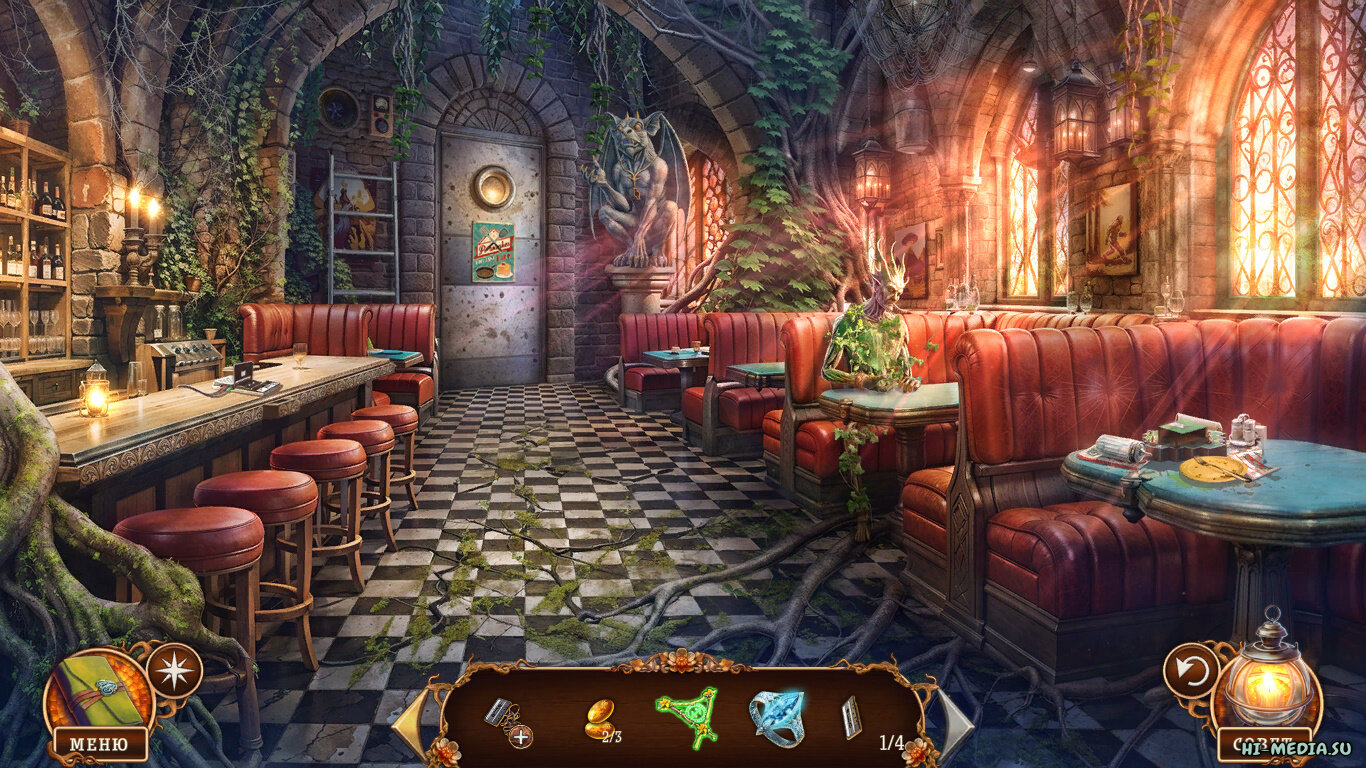Select the metal tag with plus item
Screen dimensions: 1366x768
coord(506,719)
